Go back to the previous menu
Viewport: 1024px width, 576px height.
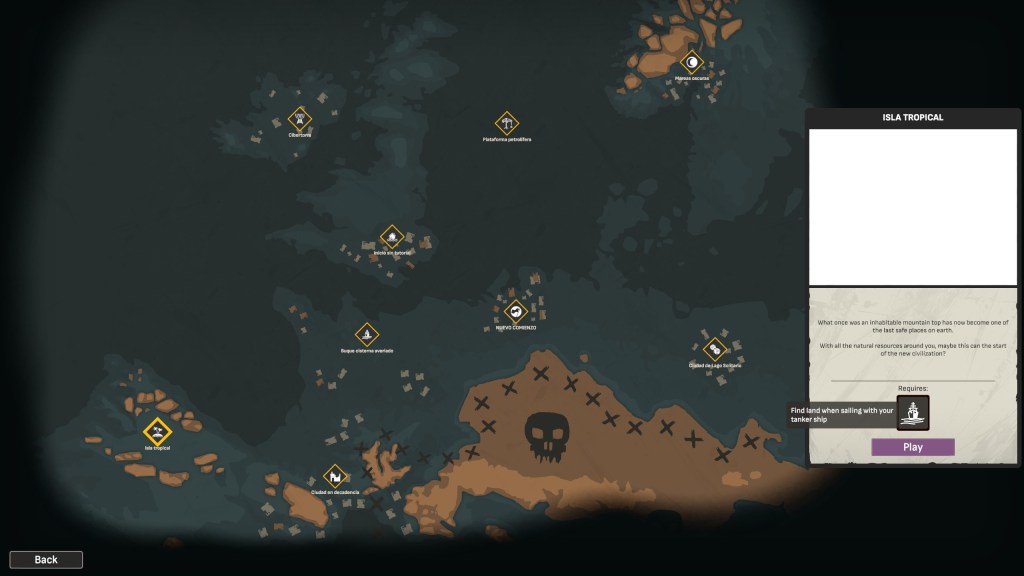(x=46, y=560)
